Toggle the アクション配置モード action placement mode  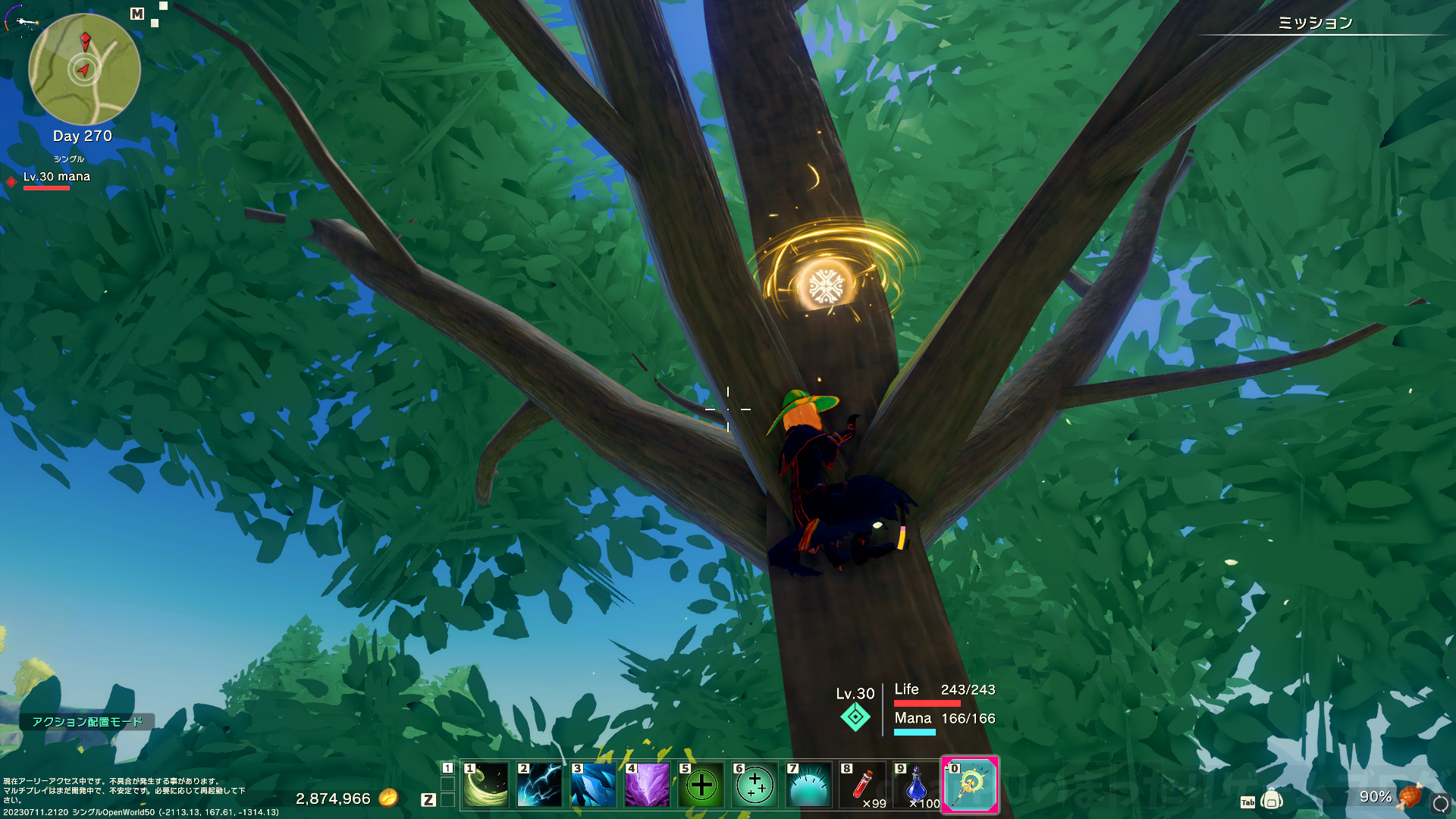click(87, 722)
